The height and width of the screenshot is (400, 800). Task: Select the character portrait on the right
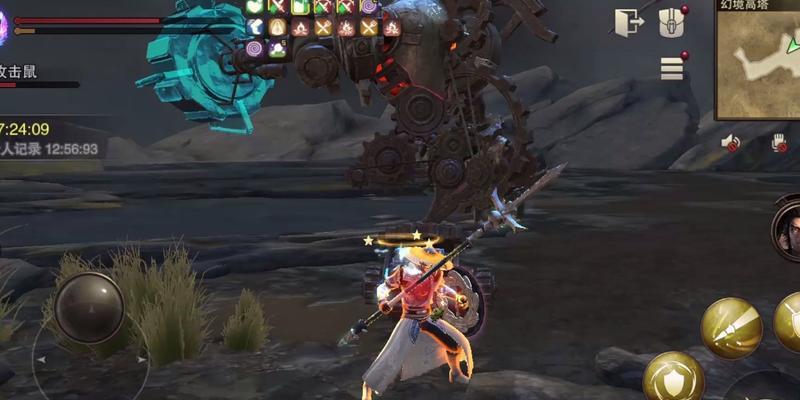pyautogui.click(x=789, y=227)
